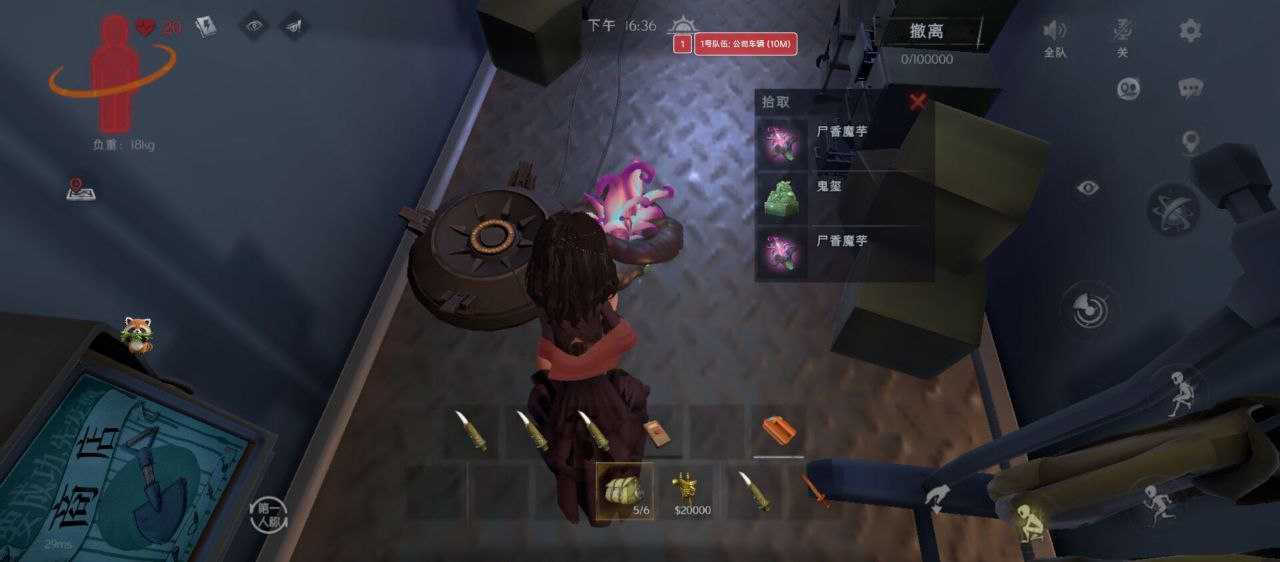
Task: Tap the raccoon pet icon
Action: pyautogui.click(x=135, y=334)
